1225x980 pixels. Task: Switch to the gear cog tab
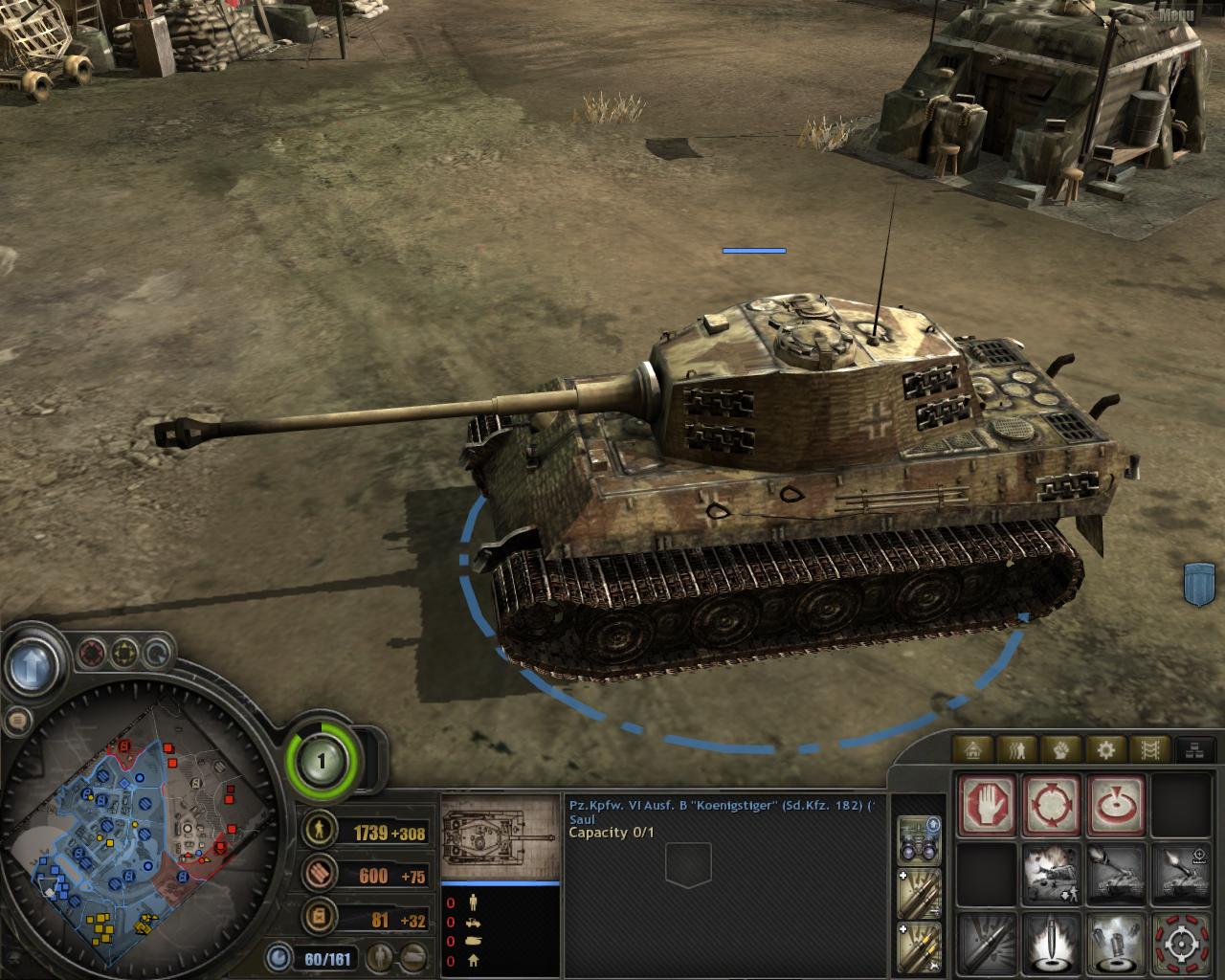(x=1105, y=749)
